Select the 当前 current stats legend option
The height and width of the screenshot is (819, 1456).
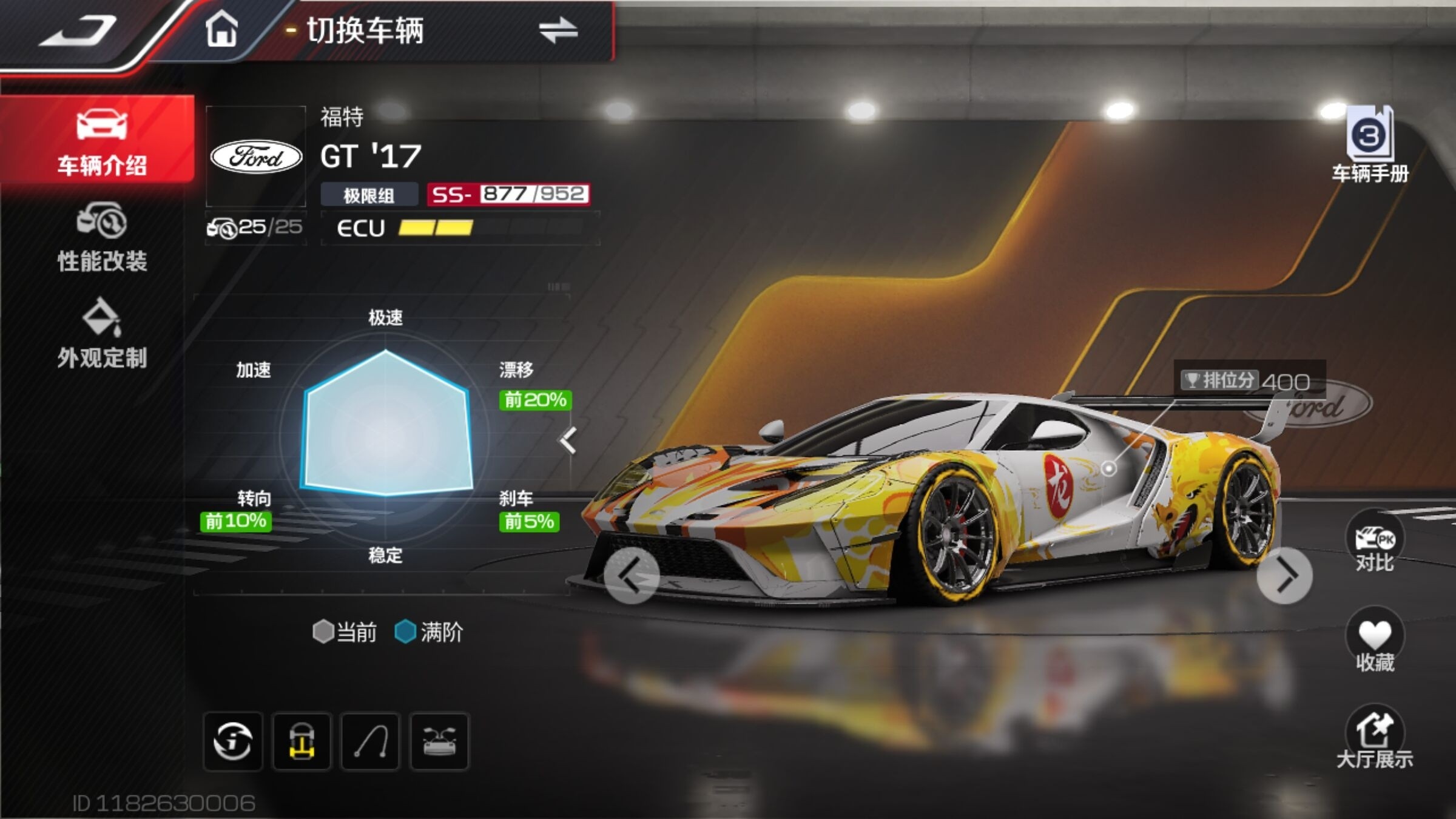(x=345, y=632)
